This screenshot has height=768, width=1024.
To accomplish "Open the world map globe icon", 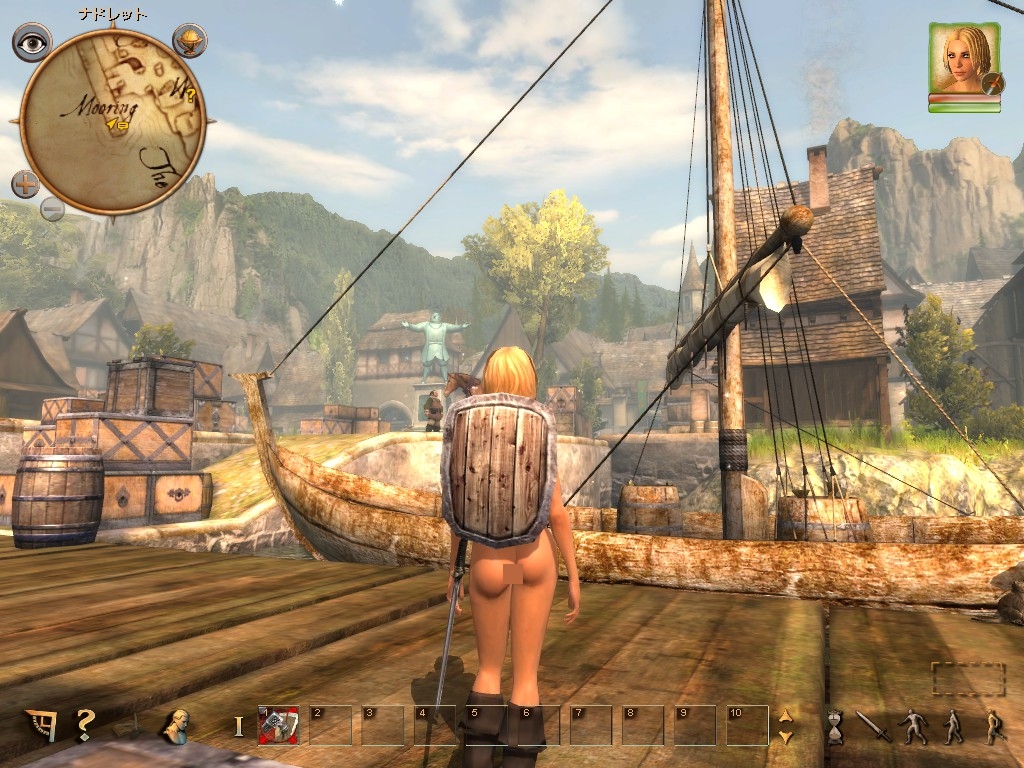I will pyautogui.click(x=188, y=40).
